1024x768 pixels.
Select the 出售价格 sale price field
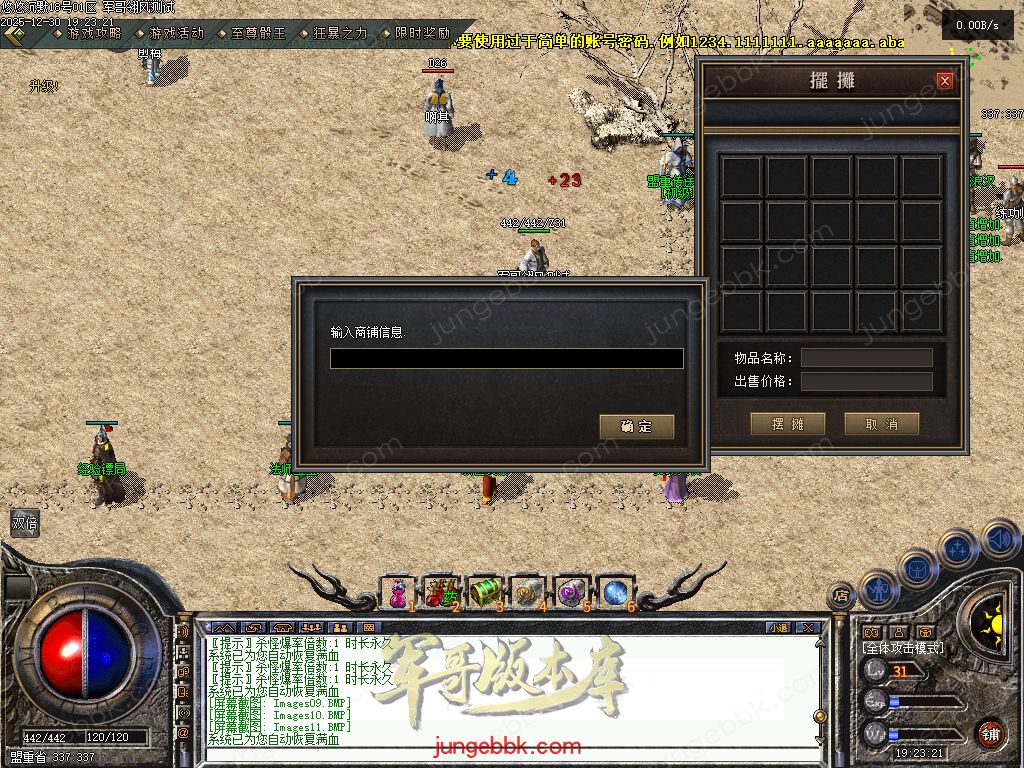point(866,381)
